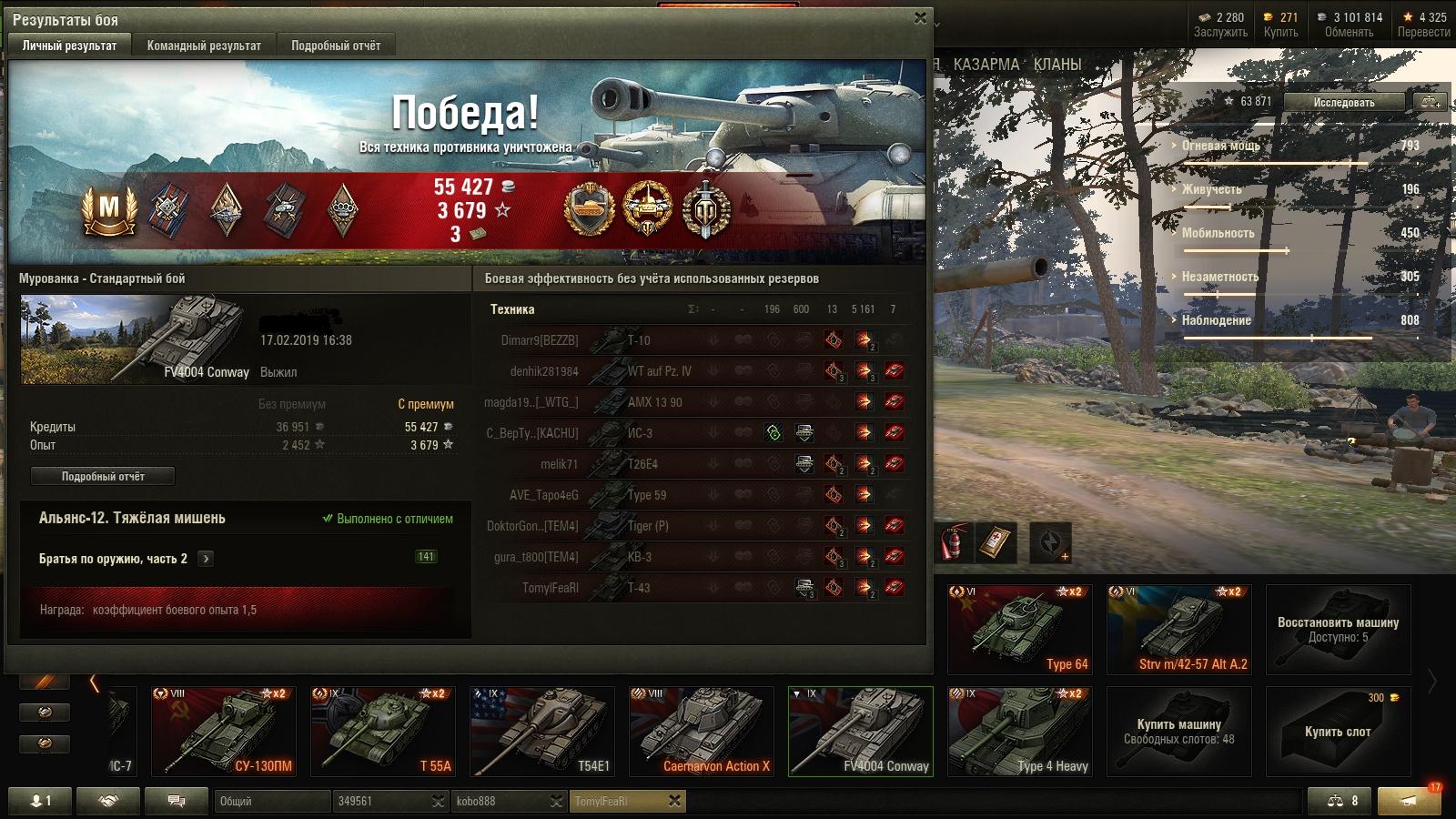1456x819 pixels.
Task: Click the Подробный отчёт button below credits
Action: pos(103,476)
